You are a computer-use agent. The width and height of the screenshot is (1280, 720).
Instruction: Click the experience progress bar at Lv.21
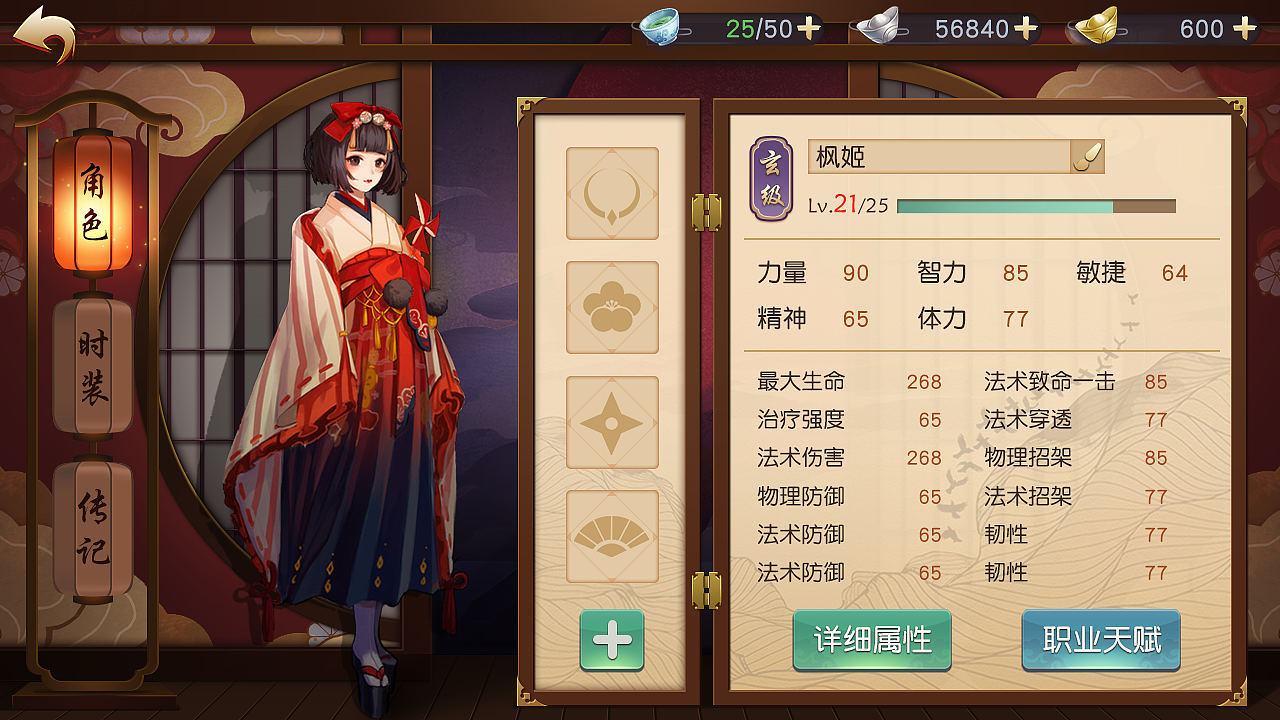1035,205
